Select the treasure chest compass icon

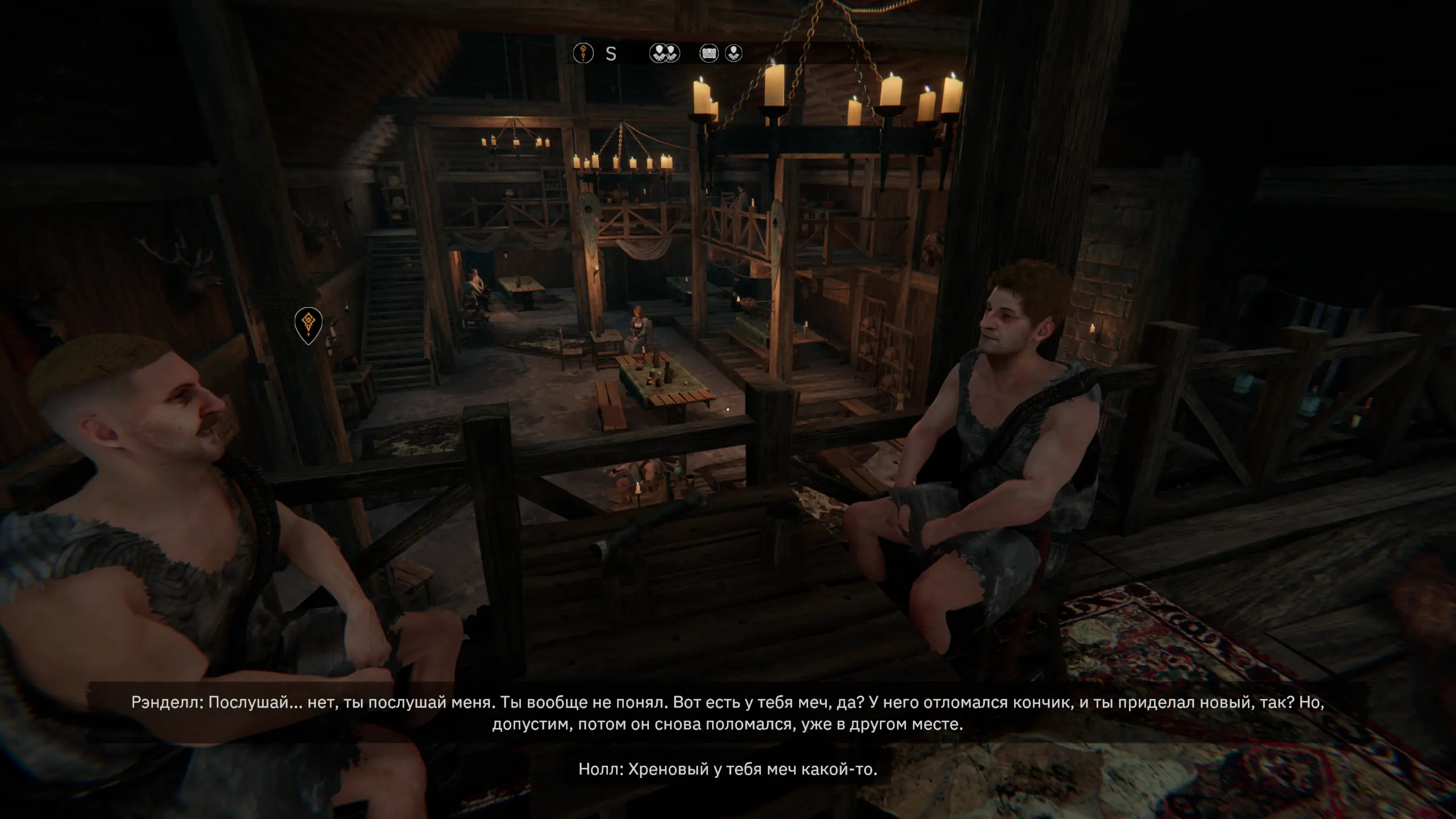click(x=709, y=53)
